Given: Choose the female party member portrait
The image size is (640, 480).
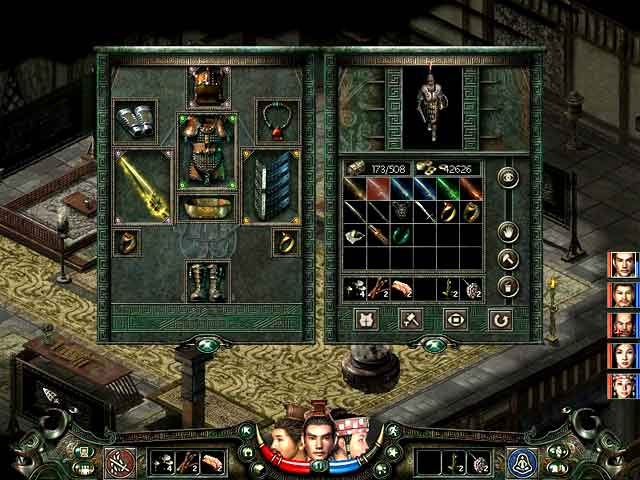Looking at the screenshot, I should (623, 355).
